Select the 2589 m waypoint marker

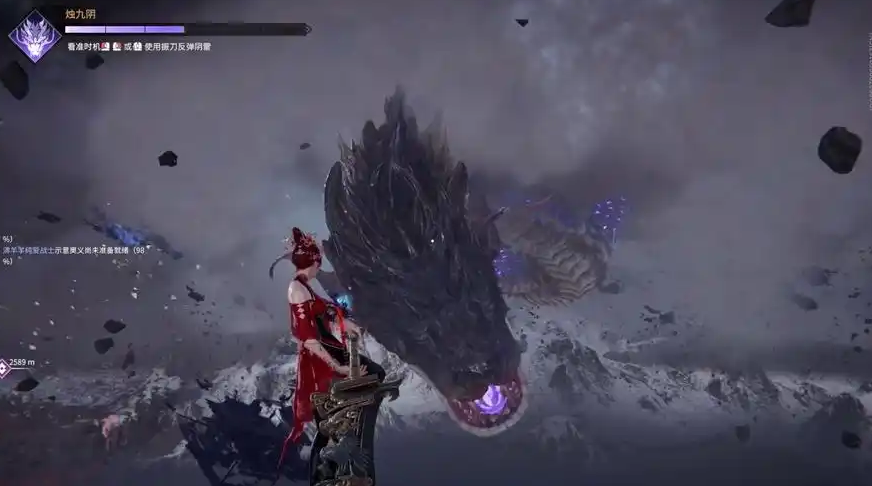point(5,367)
